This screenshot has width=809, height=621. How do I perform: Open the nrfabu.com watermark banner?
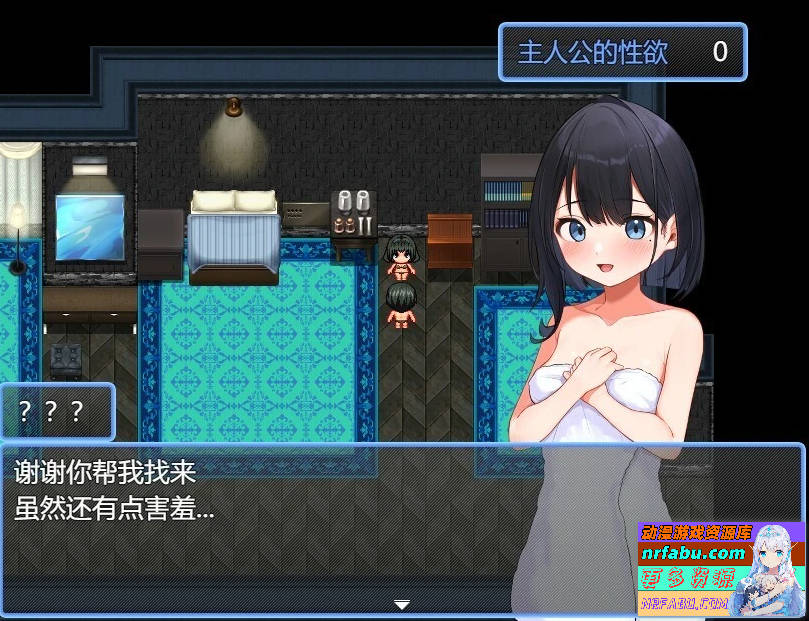720,567
